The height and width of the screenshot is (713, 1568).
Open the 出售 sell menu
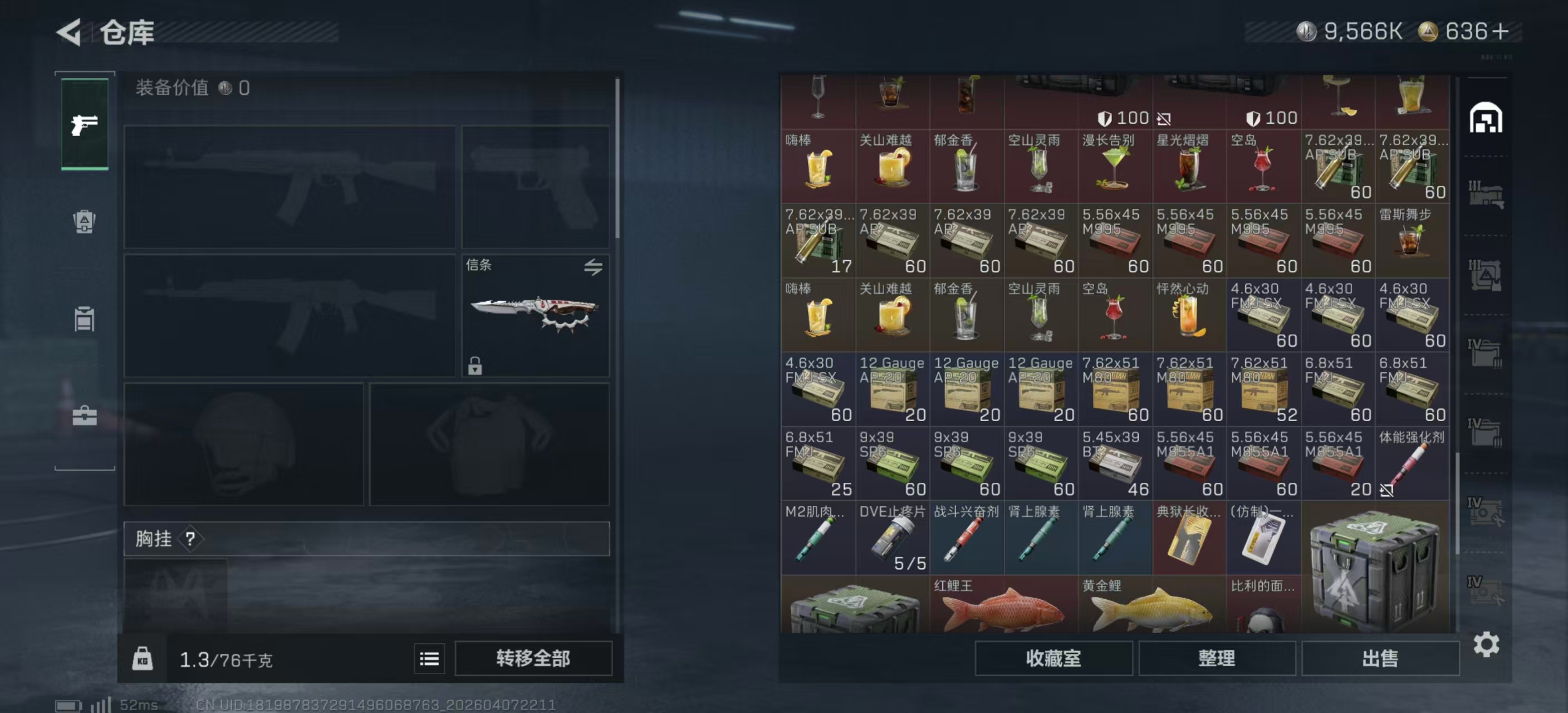[1379, 658]
